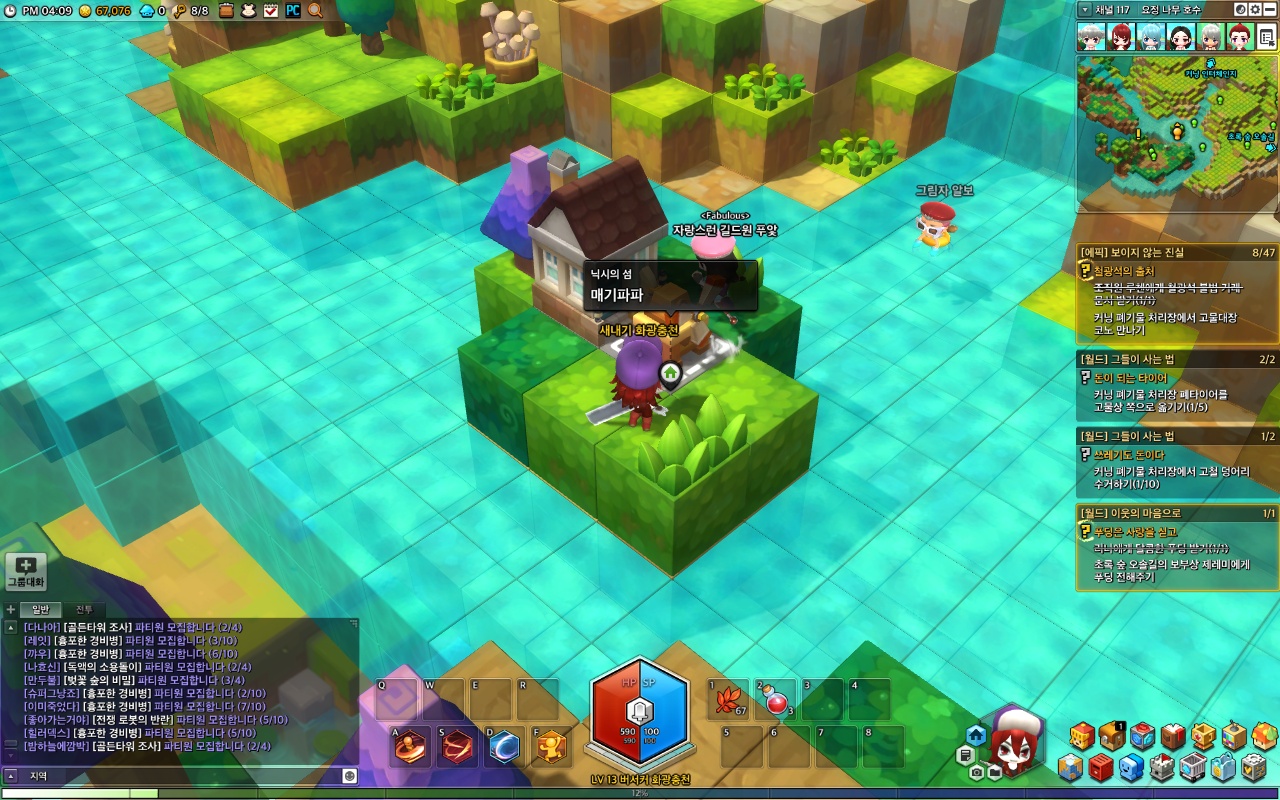The image size is (1280, 800).
Task: Switch to the 전투 chat tab
Action: 84,609
